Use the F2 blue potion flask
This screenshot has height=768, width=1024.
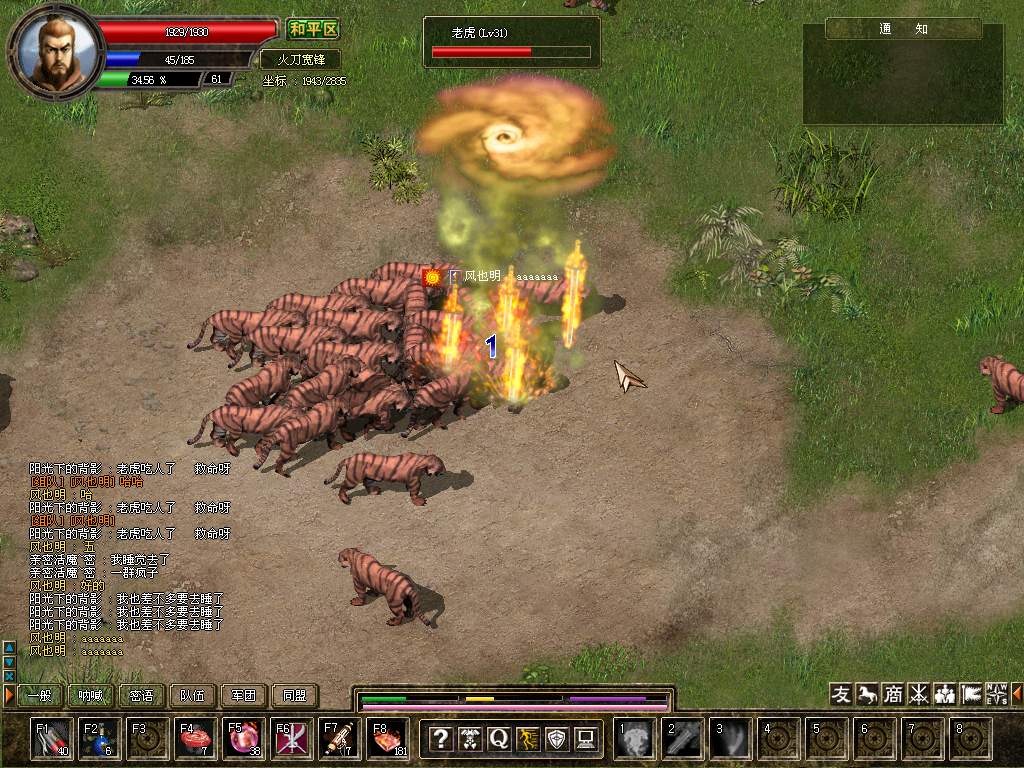(100, 739)
